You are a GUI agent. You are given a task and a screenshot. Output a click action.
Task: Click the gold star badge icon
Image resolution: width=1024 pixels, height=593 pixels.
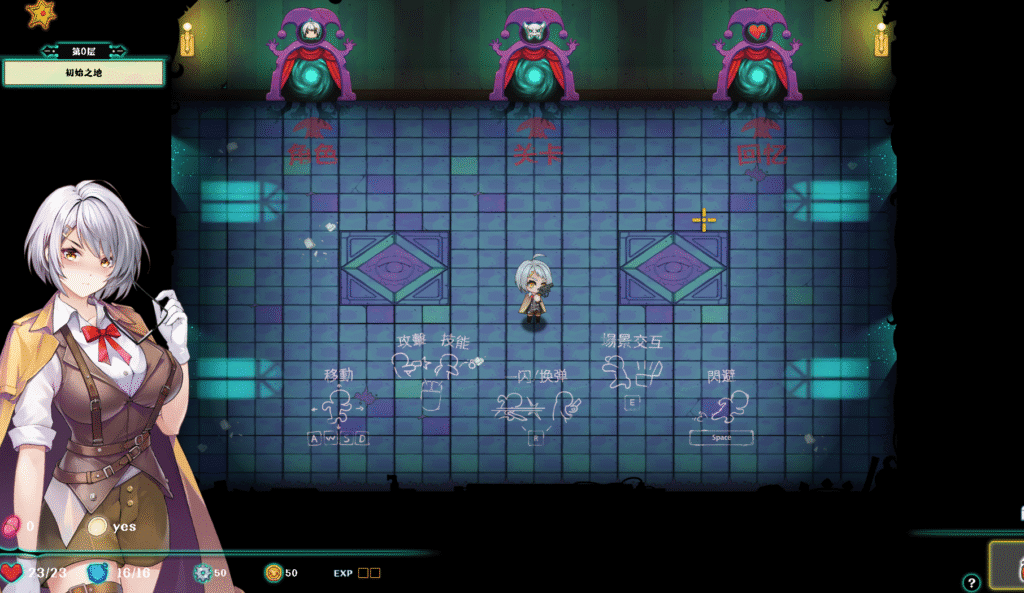[x=41, y=14]
